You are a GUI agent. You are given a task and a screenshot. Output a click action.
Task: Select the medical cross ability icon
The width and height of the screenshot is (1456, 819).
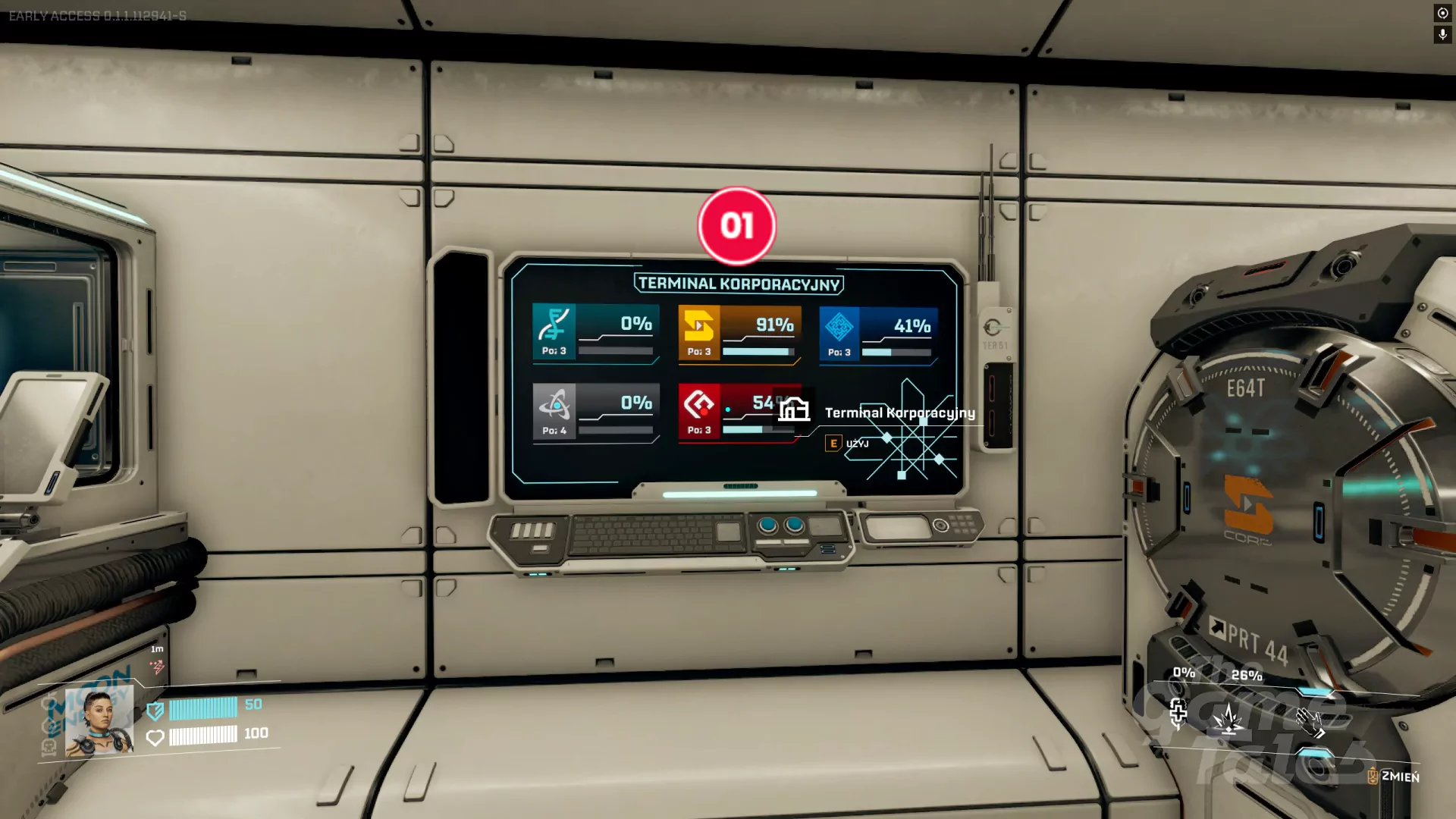click(x=1178, y=713)
